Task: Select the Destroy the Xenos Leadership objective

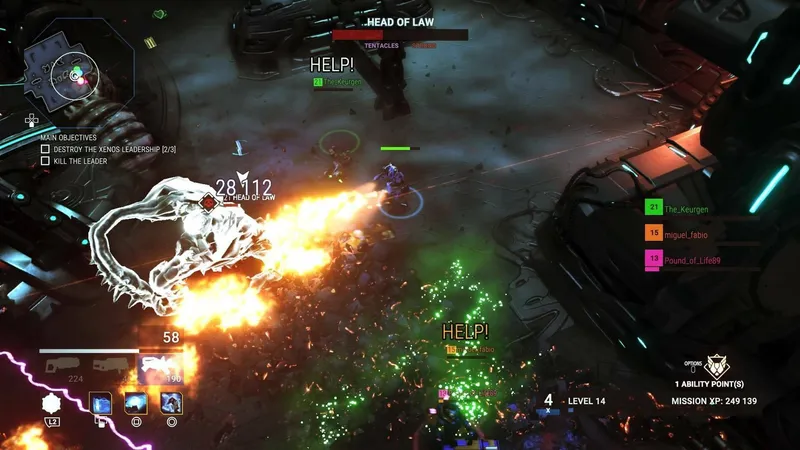Action: click(x=100, y=148)
